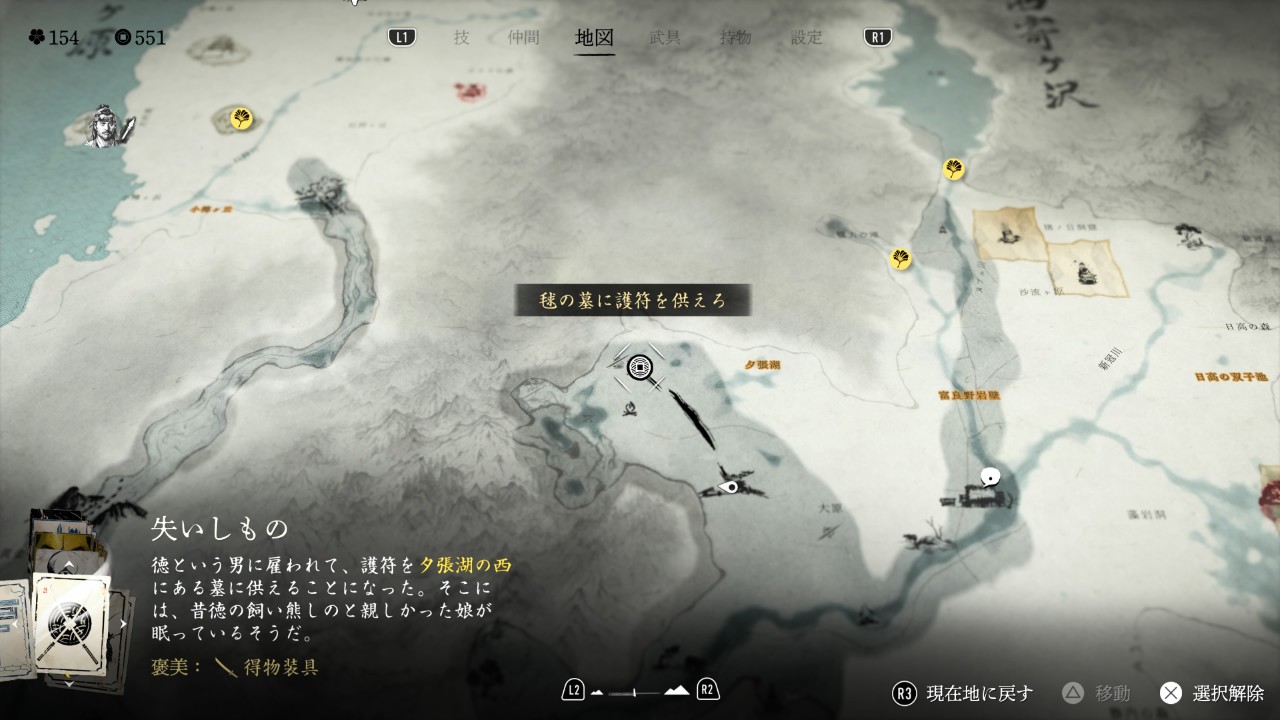Click the player position arrow marker
The image size is (1280, 720).
pos(731,487)
